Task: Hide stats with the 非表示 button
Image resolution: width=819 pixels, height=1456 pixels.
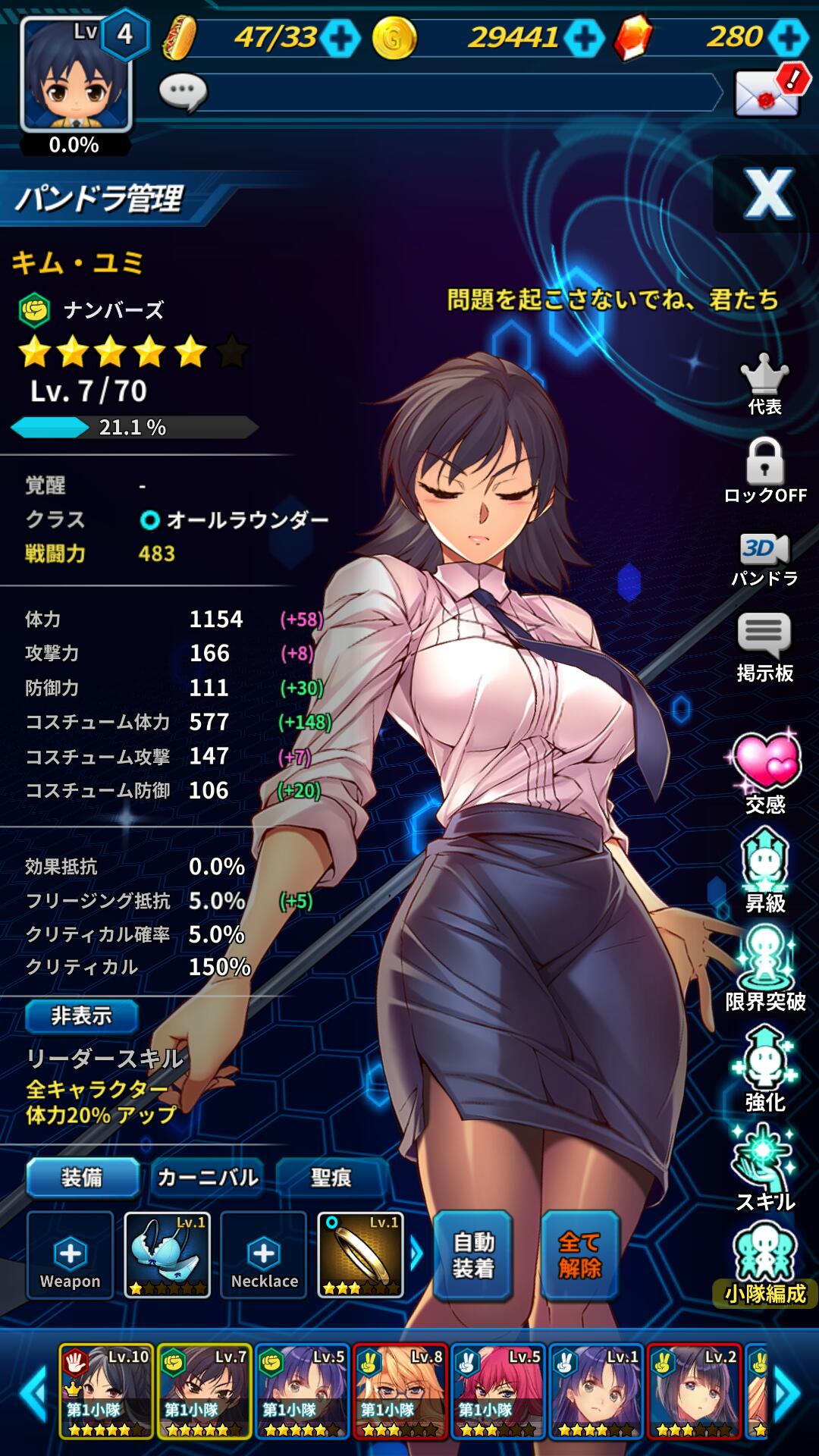Action: coord(82,1015)
